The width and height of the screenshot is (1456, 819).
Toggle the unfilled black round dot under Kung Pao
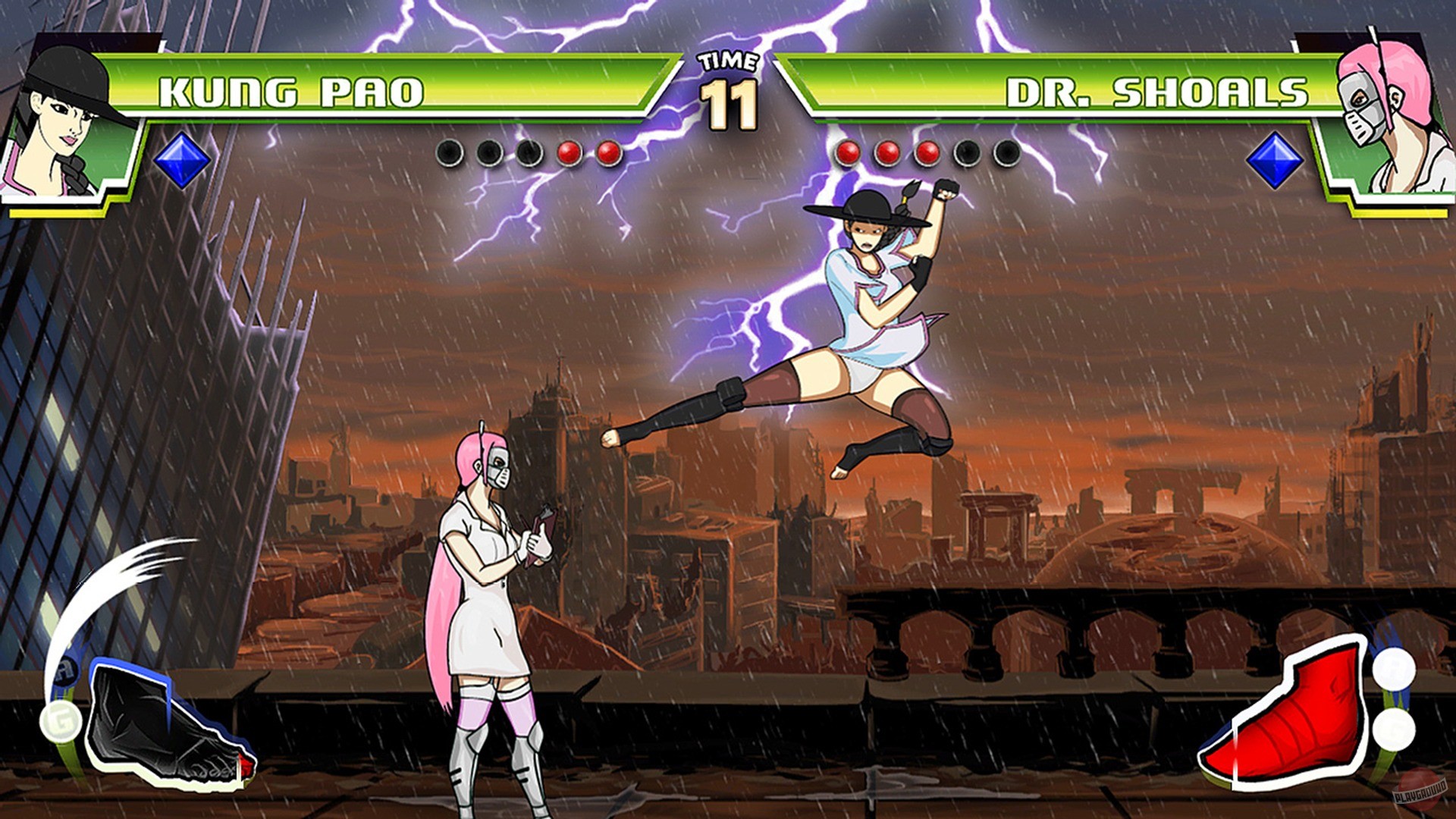(x=448, y=153)
